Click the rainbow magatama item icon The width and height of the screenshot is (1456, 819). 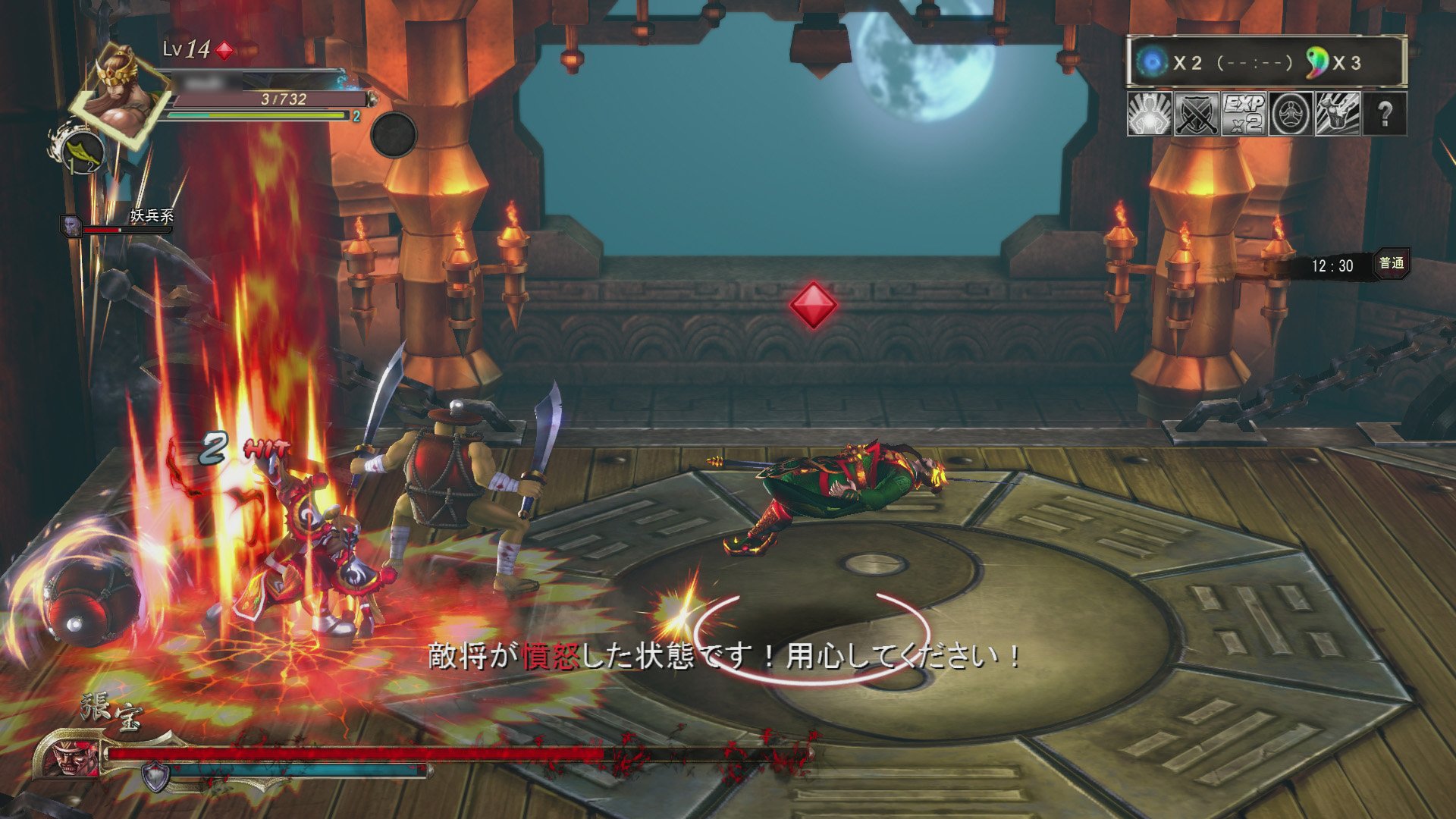click(x=1317, y=62)
